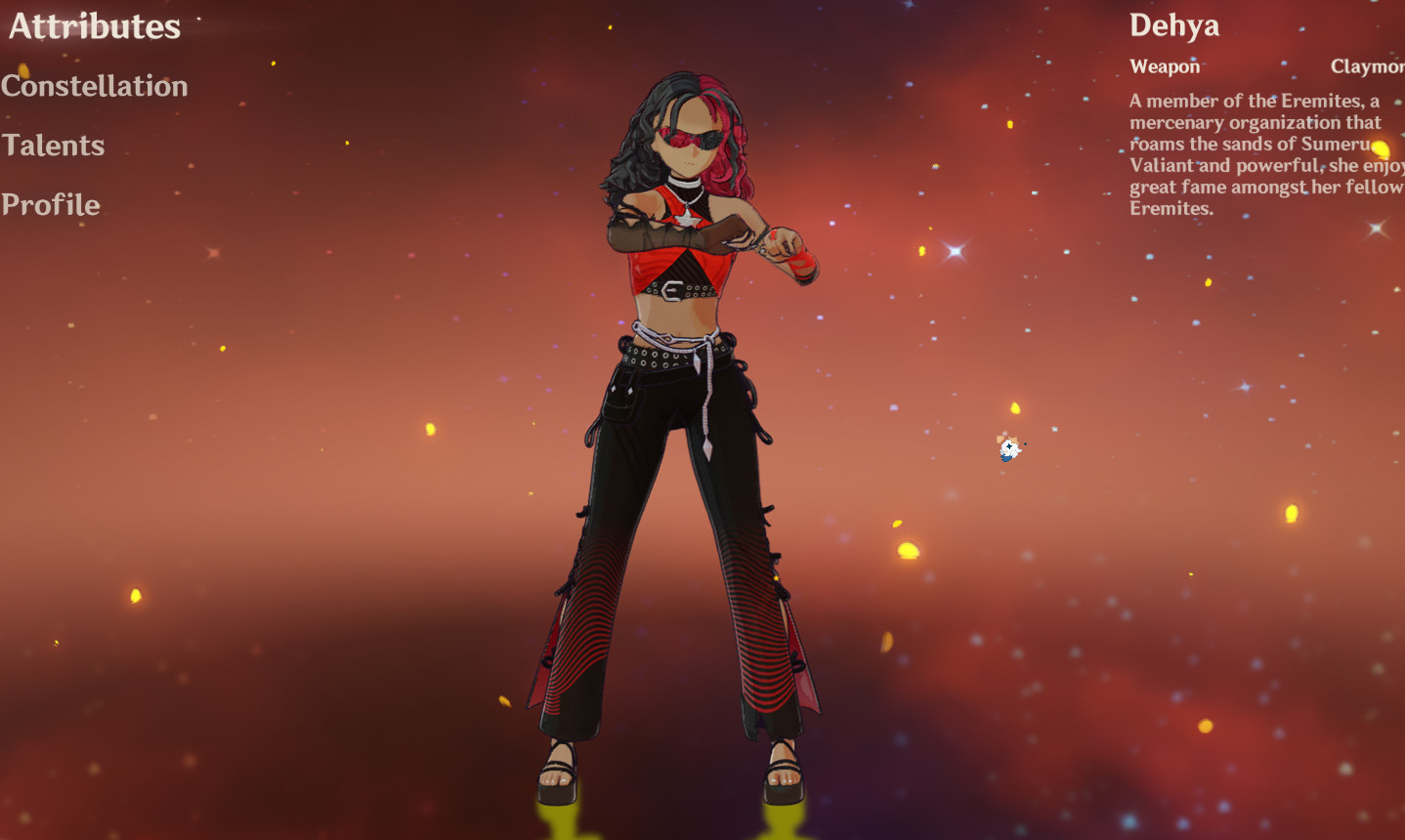Switch to the Constellation view
The image size is (1405, 840).
click(95, 86)
